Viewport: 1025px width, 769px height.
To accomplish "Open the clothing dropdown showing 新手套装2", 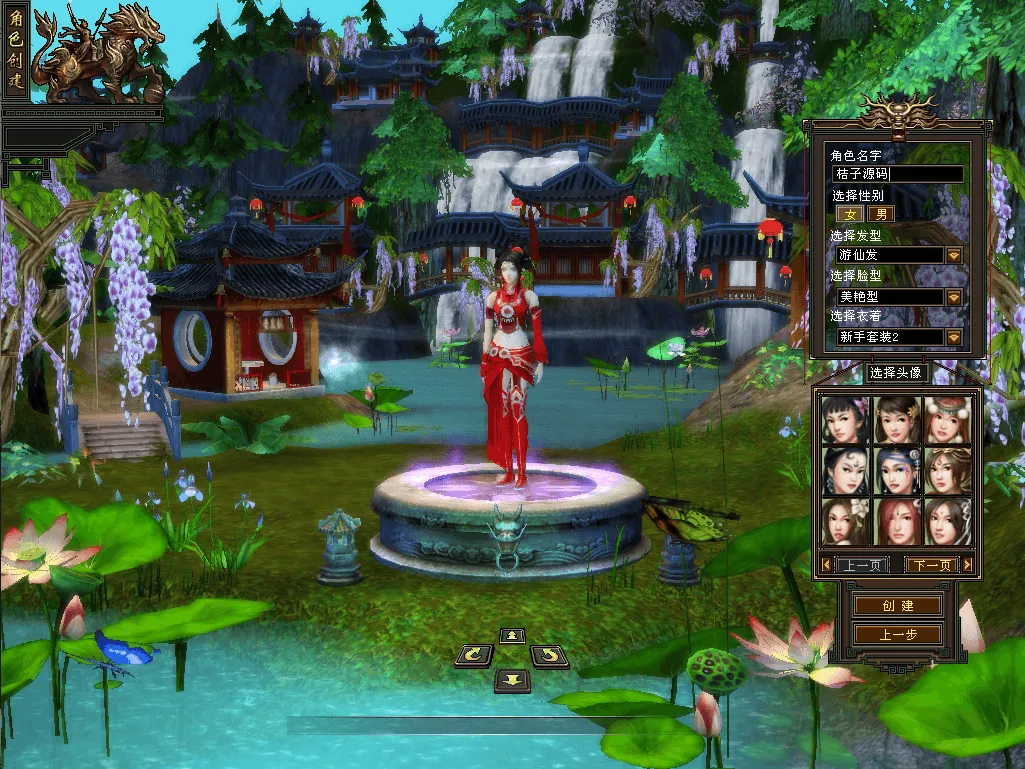I will point(954,337).
